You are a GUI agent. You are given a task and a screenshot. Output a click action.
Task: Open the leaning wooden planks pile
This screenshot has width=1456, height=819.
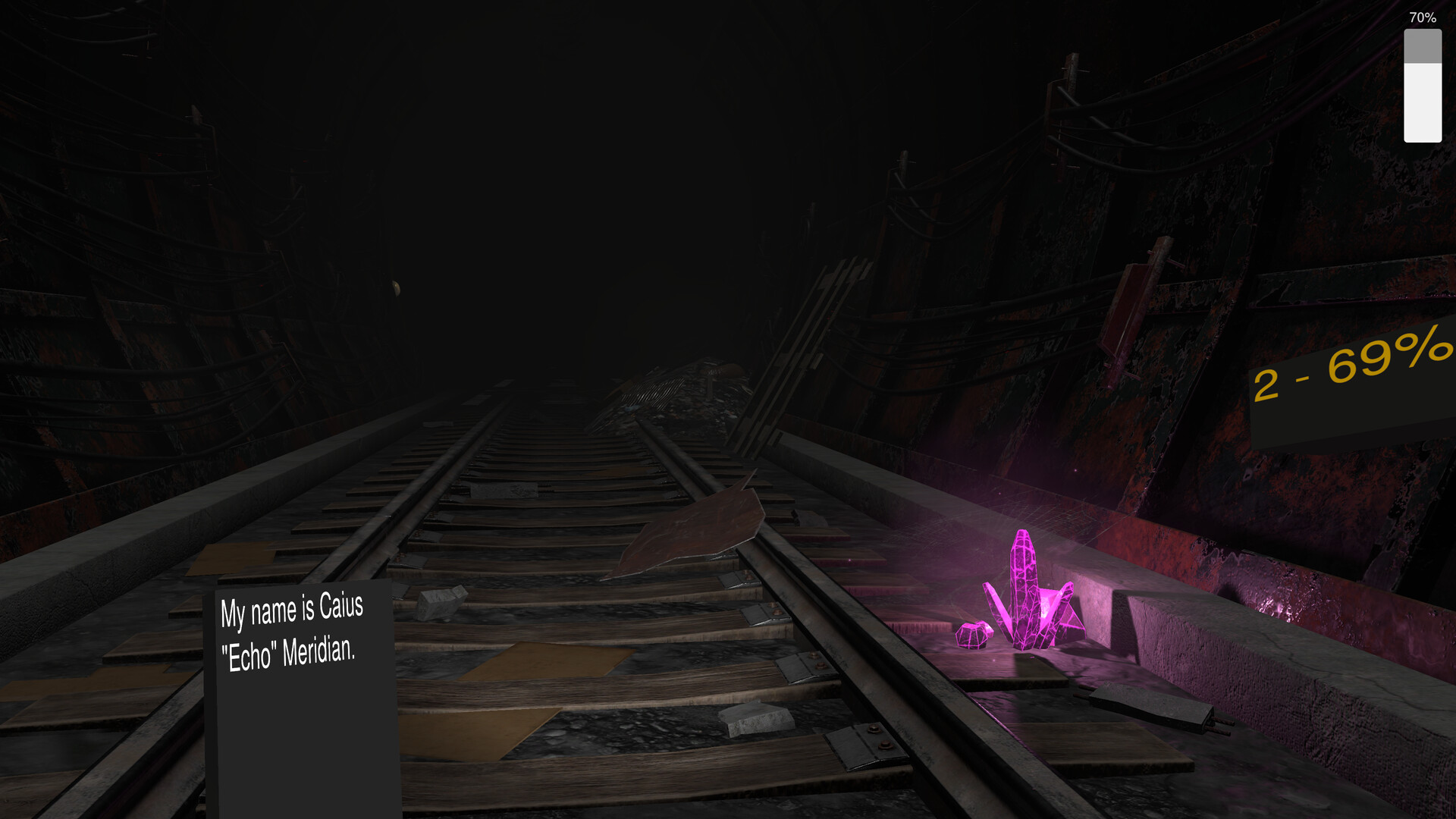pyautogui.click(x=827, y=318)
